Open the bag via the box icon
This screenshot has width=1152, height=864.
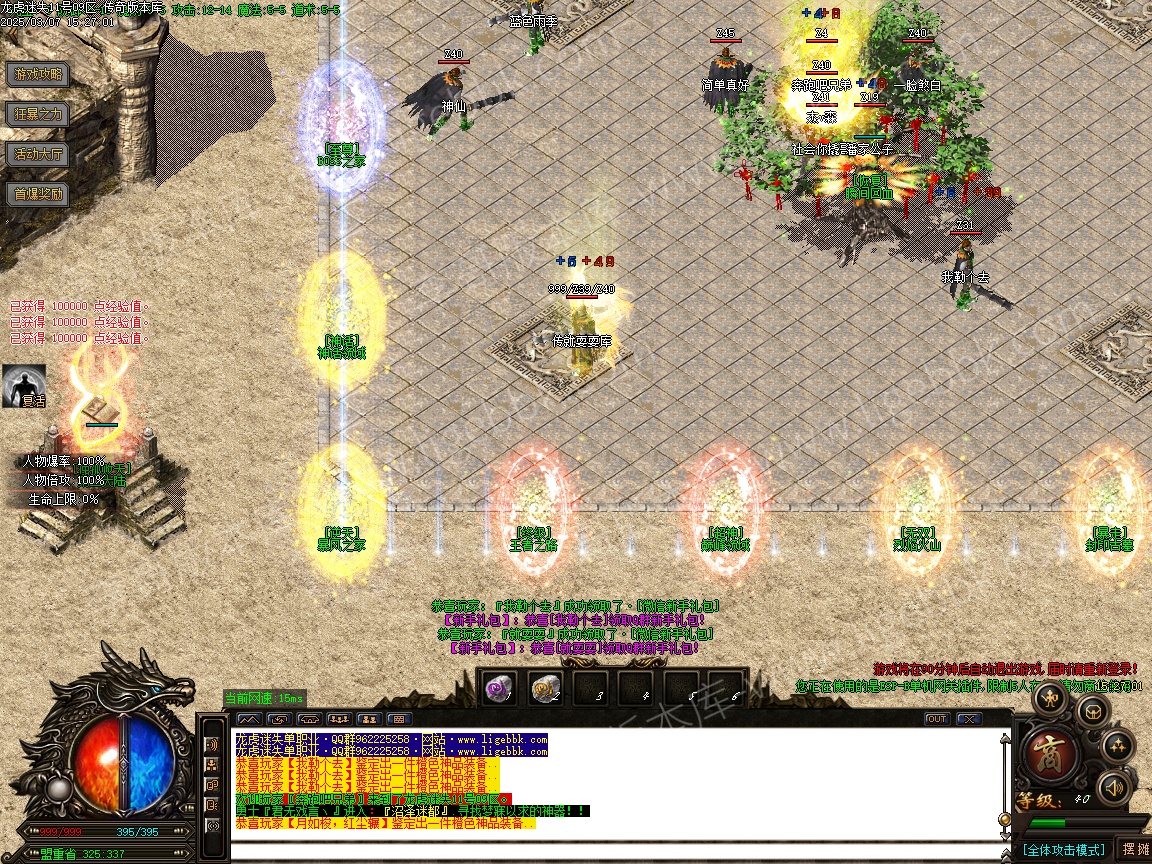point(1092,712)
